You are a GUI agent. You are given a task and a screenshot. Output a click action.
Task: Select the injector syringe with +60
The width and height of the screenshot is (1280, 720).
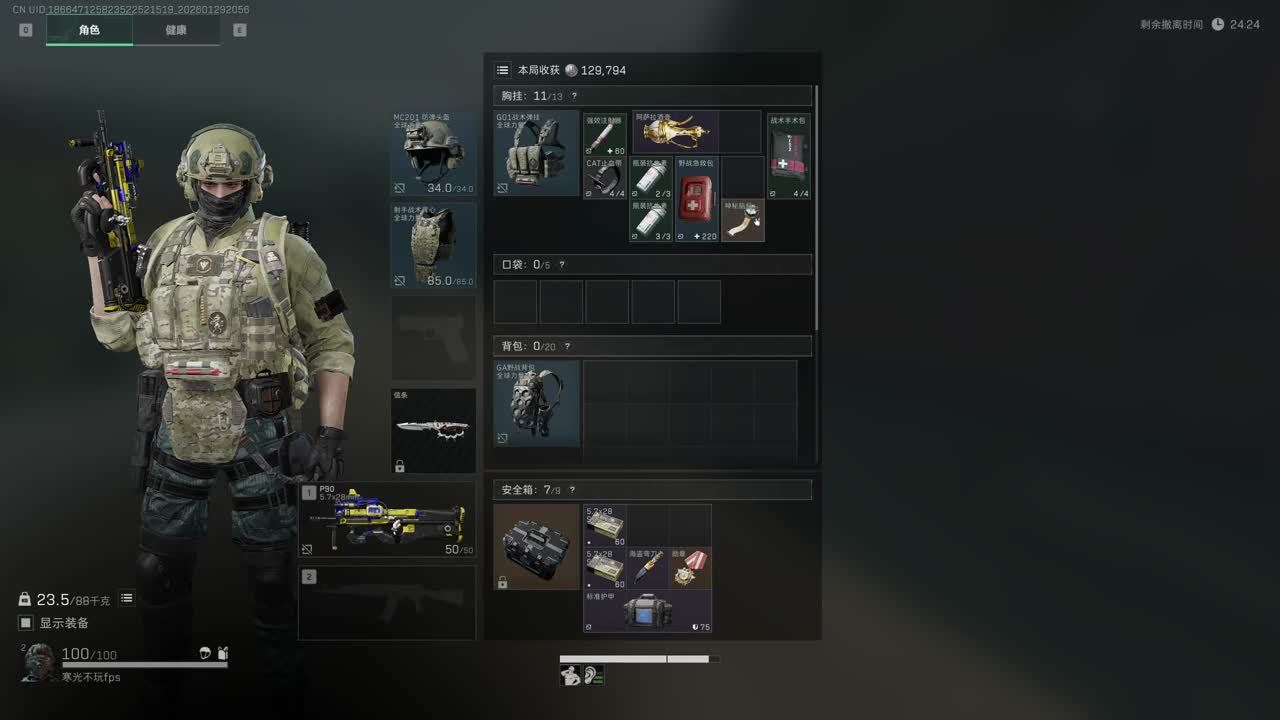tap(605, 134)
